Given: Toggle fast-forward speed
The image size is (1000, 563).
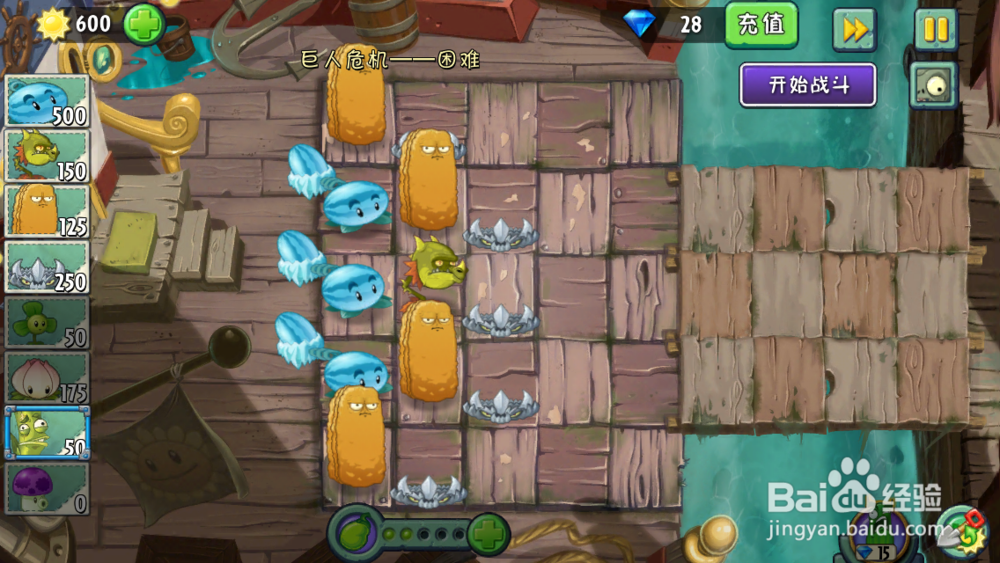Looking at the screenshot, I should pyautogui.click(x=854, y=29).
